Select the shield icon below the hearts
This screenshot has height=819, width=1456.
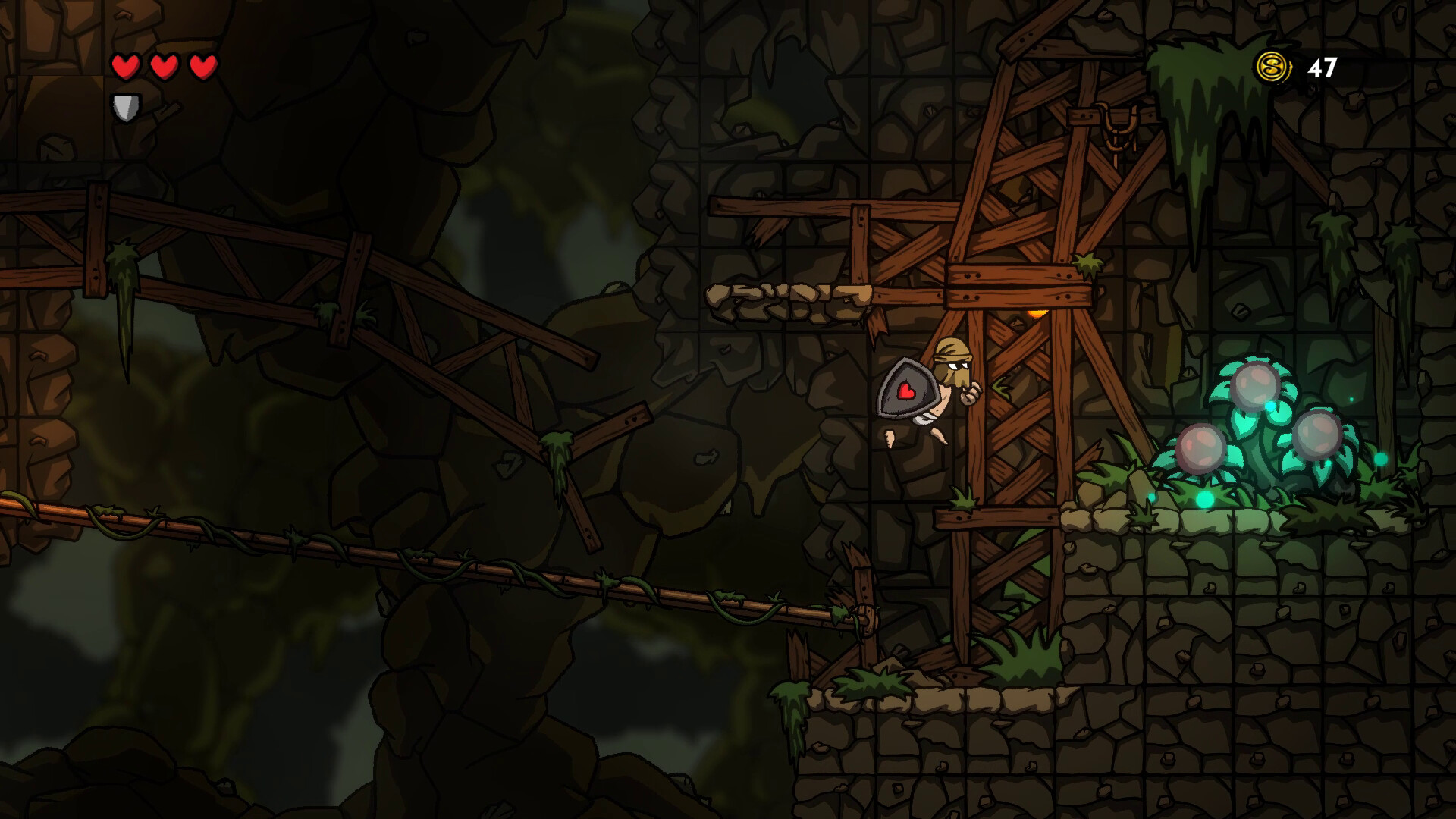click(126, 106)
